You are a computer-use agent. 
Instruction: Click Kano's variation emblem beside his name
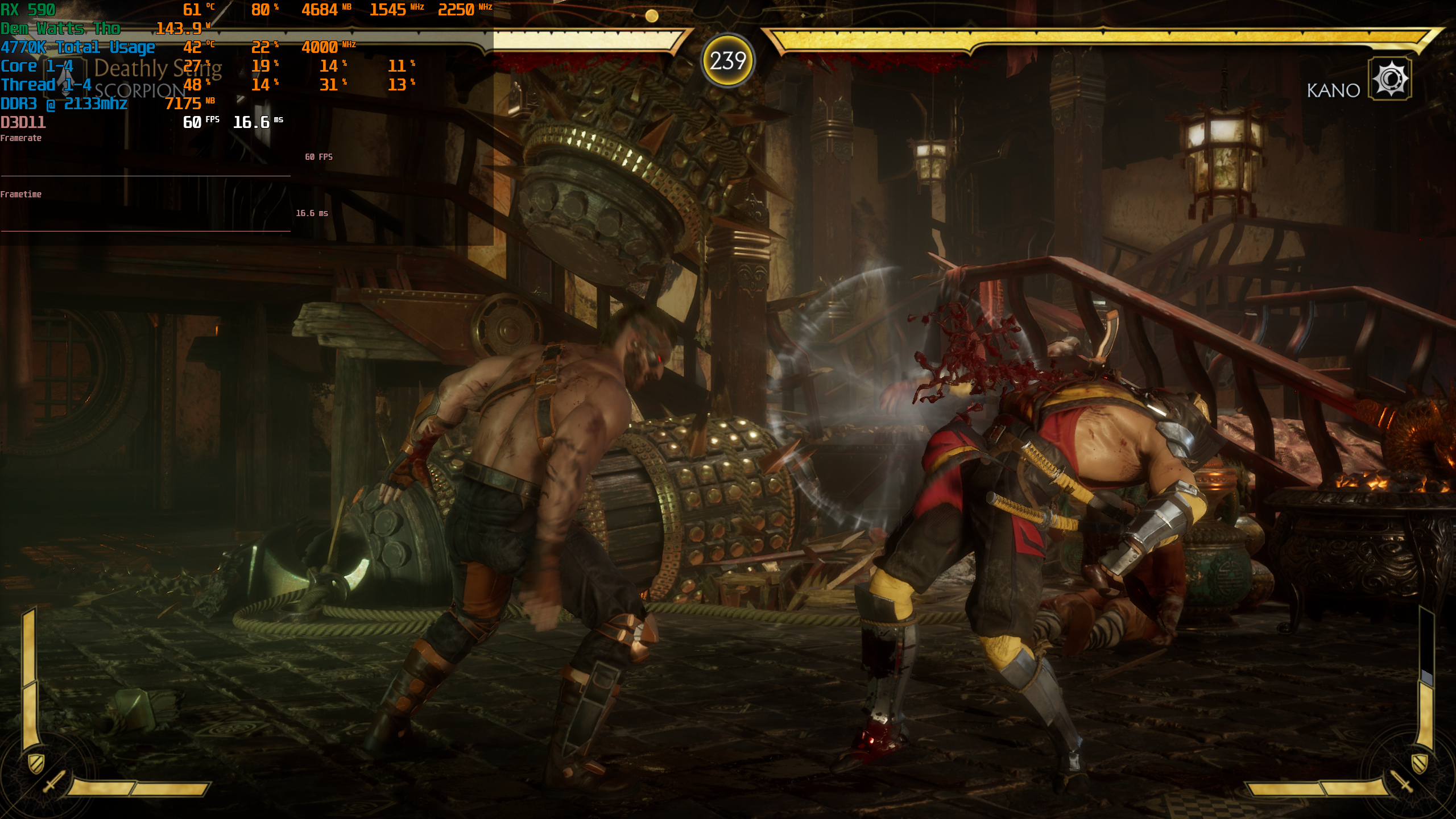click(x=1390, y=78)
